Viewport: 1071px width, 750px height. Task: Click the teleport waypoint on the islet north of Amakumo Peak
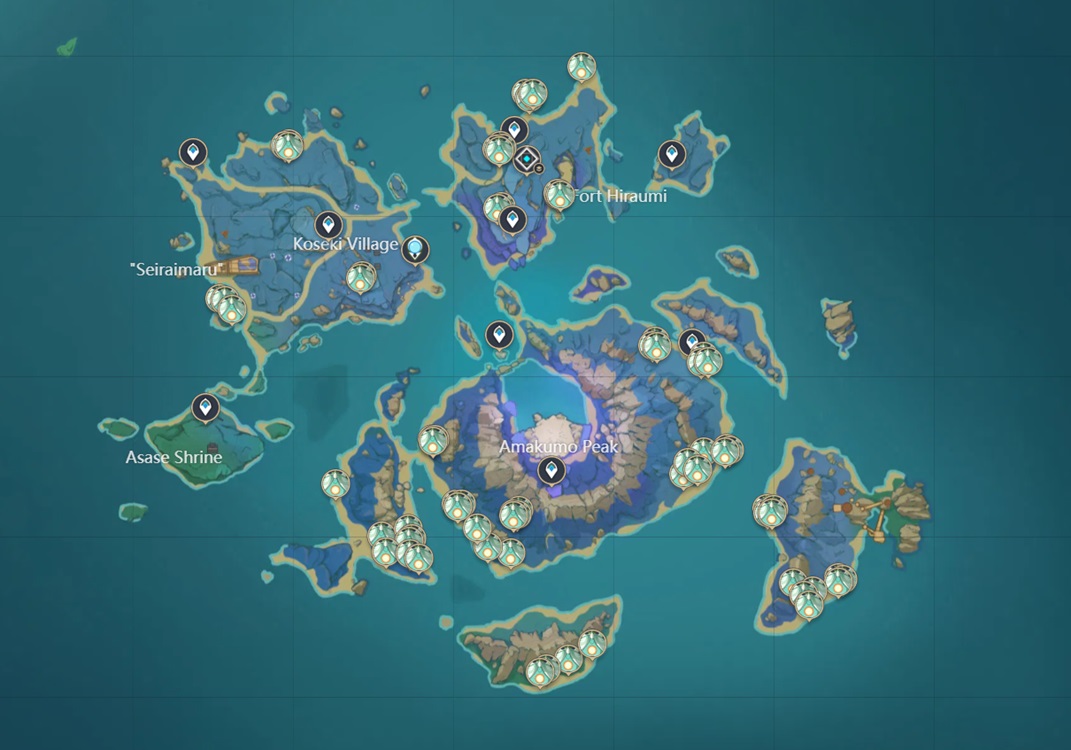tap(498, 335)
